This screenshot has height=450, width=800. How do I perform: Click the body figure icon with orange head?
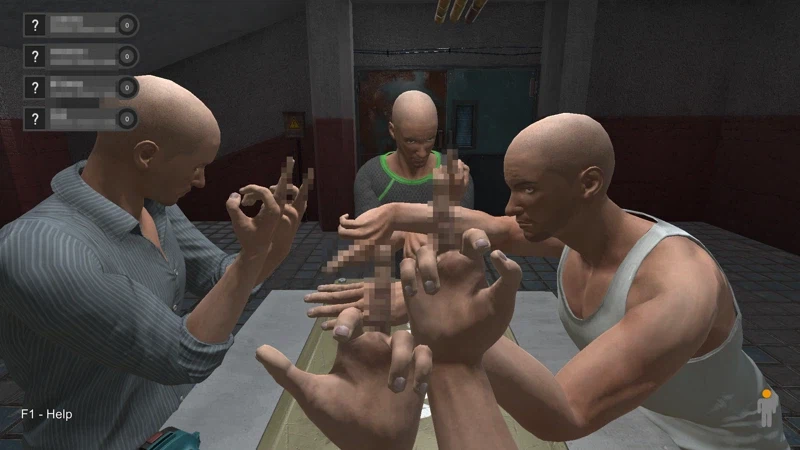tap(767, 408)
